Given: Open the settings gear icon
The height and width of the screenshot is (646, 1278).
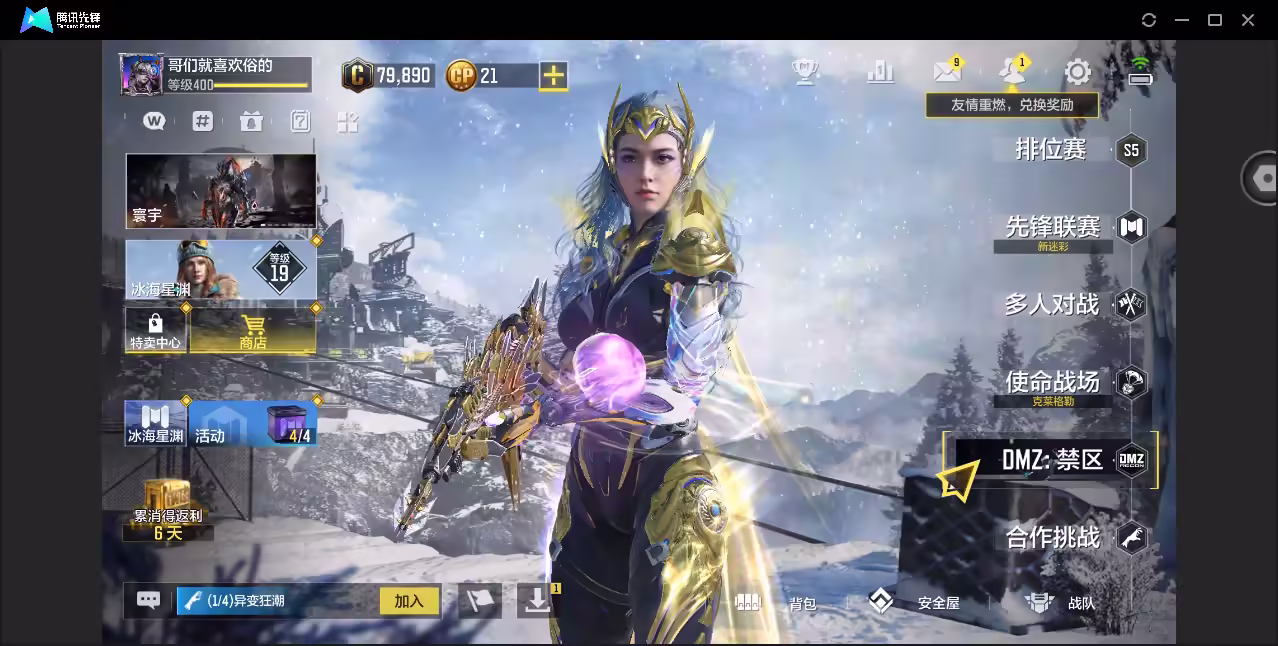Looking at the screenshot, I should (1077, 72).
